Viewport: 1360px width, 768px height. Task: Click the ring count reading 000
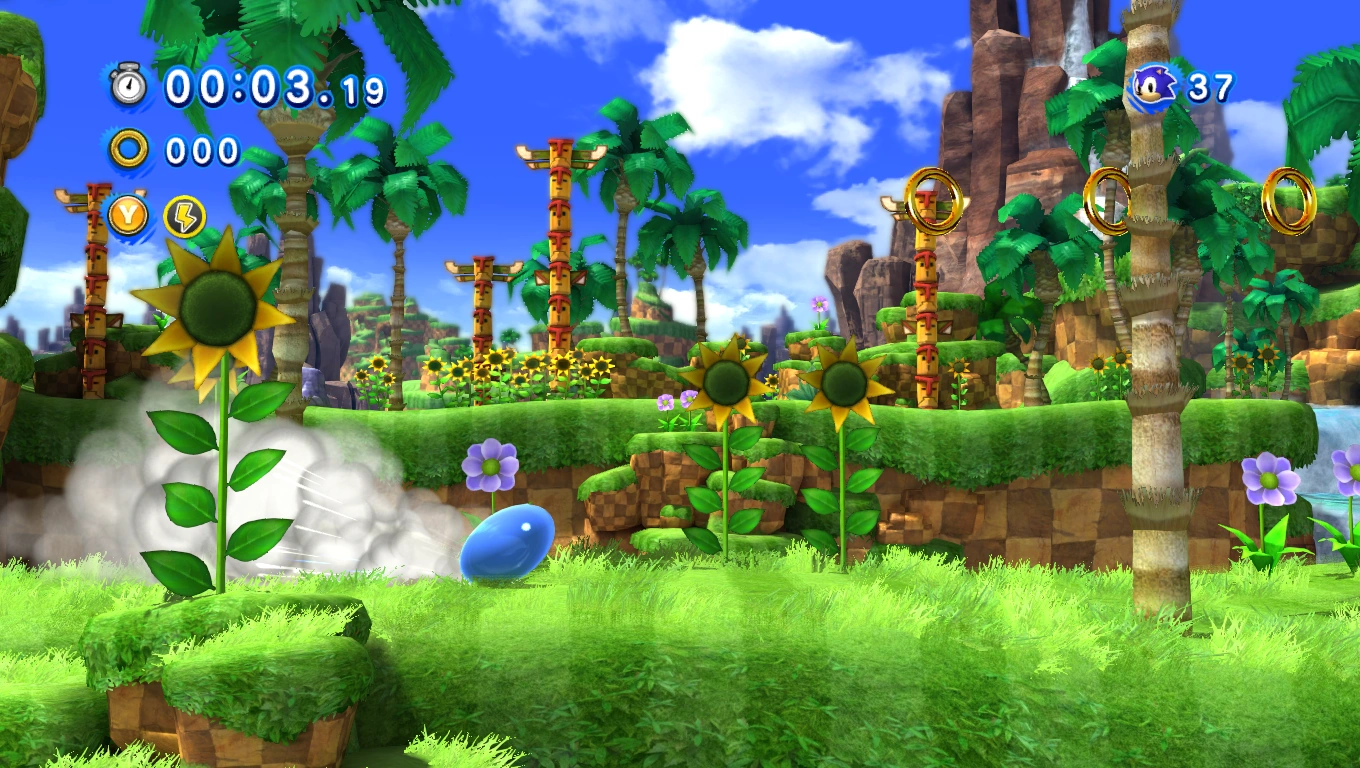[205, 152]
